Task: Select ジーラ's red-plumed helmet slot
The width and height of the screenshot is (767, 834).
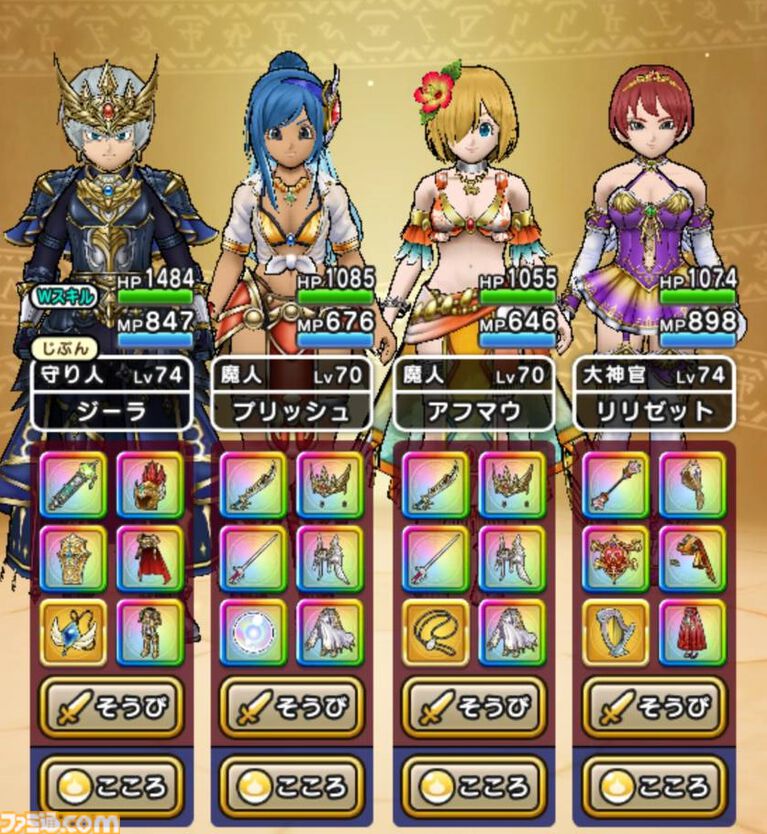Action: tap(150, 485)
